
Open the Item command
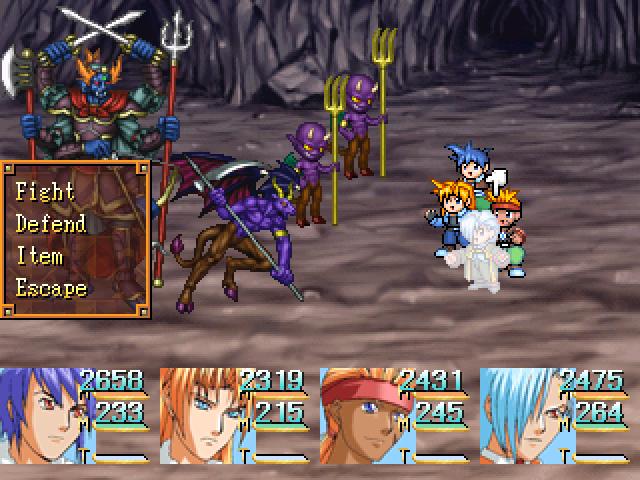coord(40,256)
